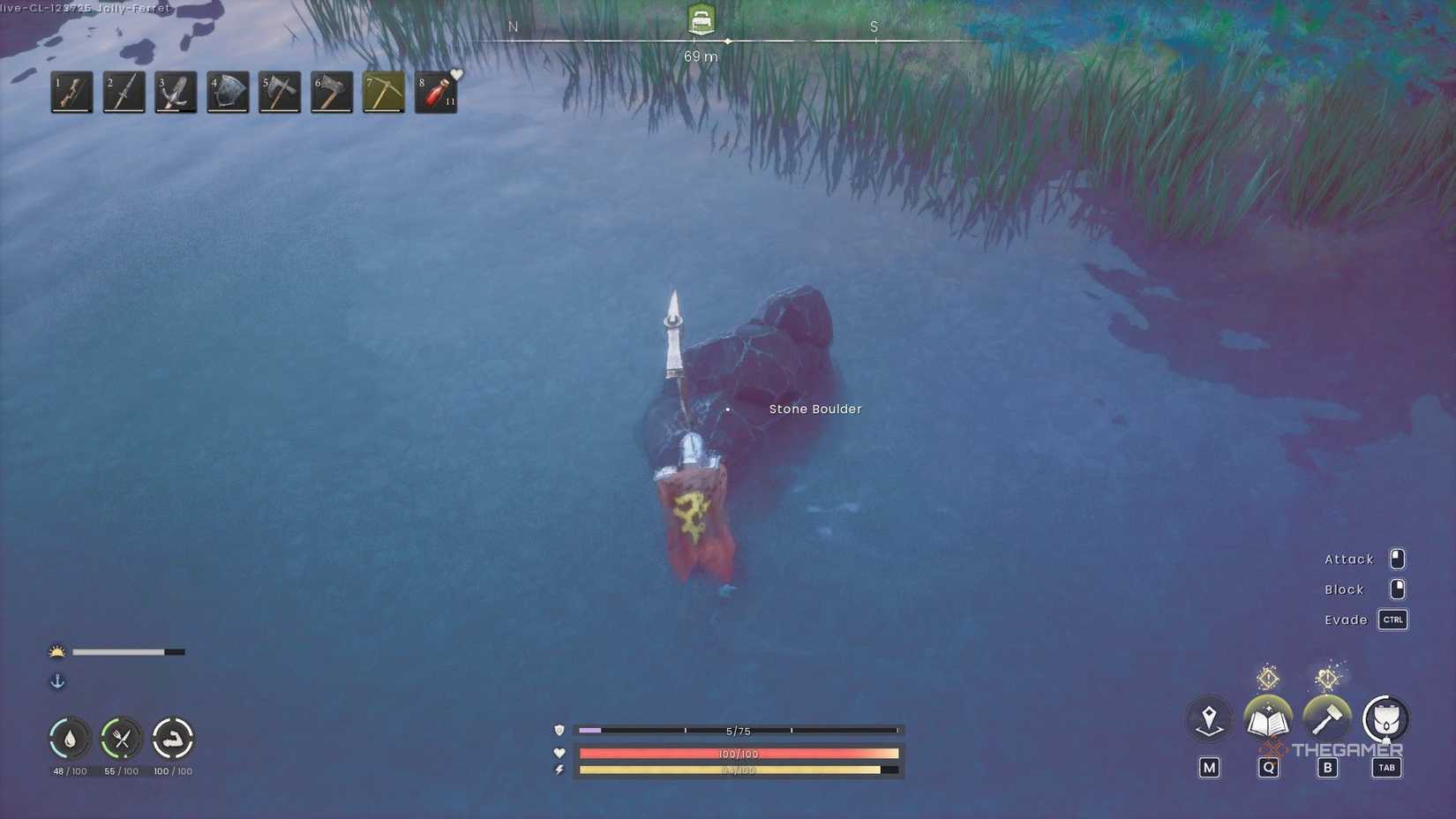Select the pickaxe in hotbar slot 7

(x=384, y=92)
